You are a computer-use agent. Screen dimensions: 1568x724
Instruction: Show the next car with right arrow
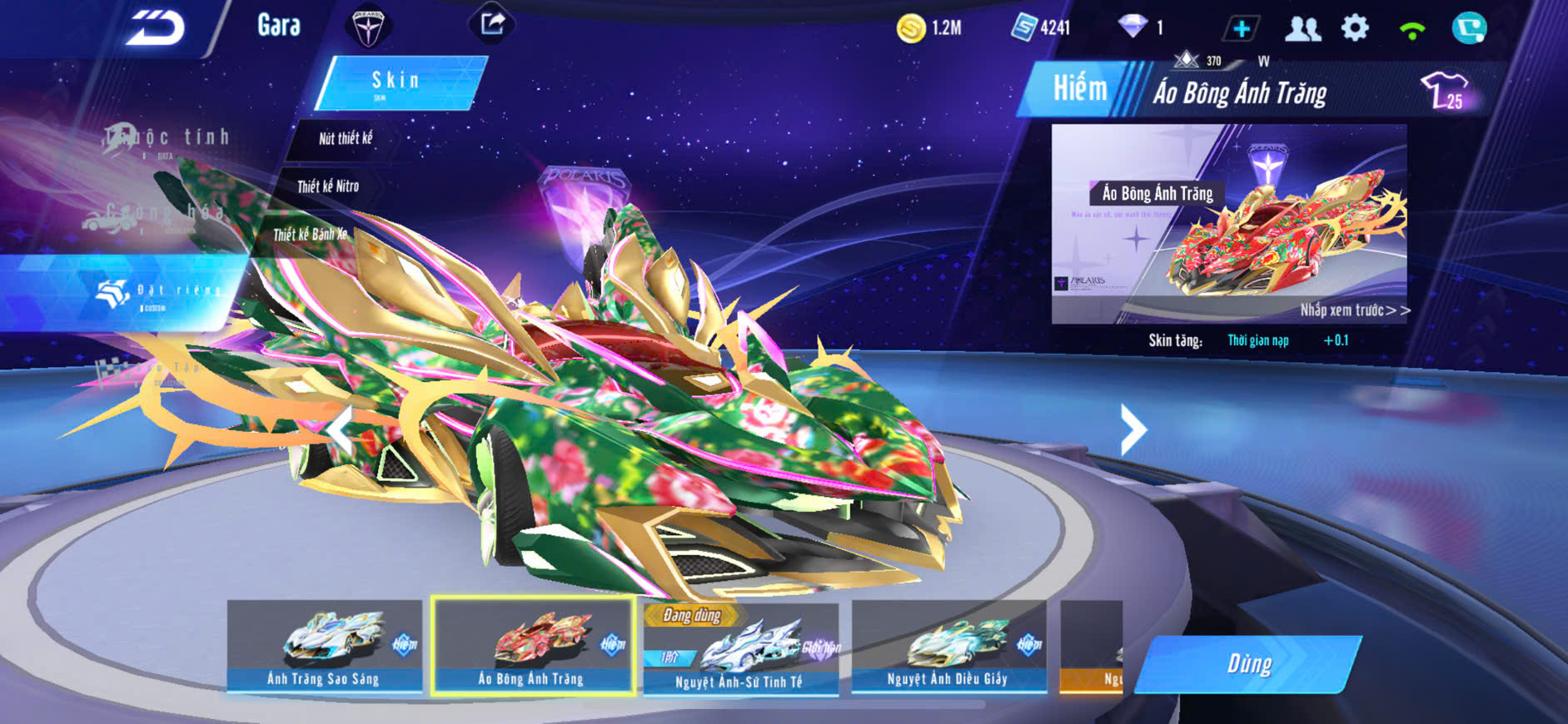point(1132,429)
